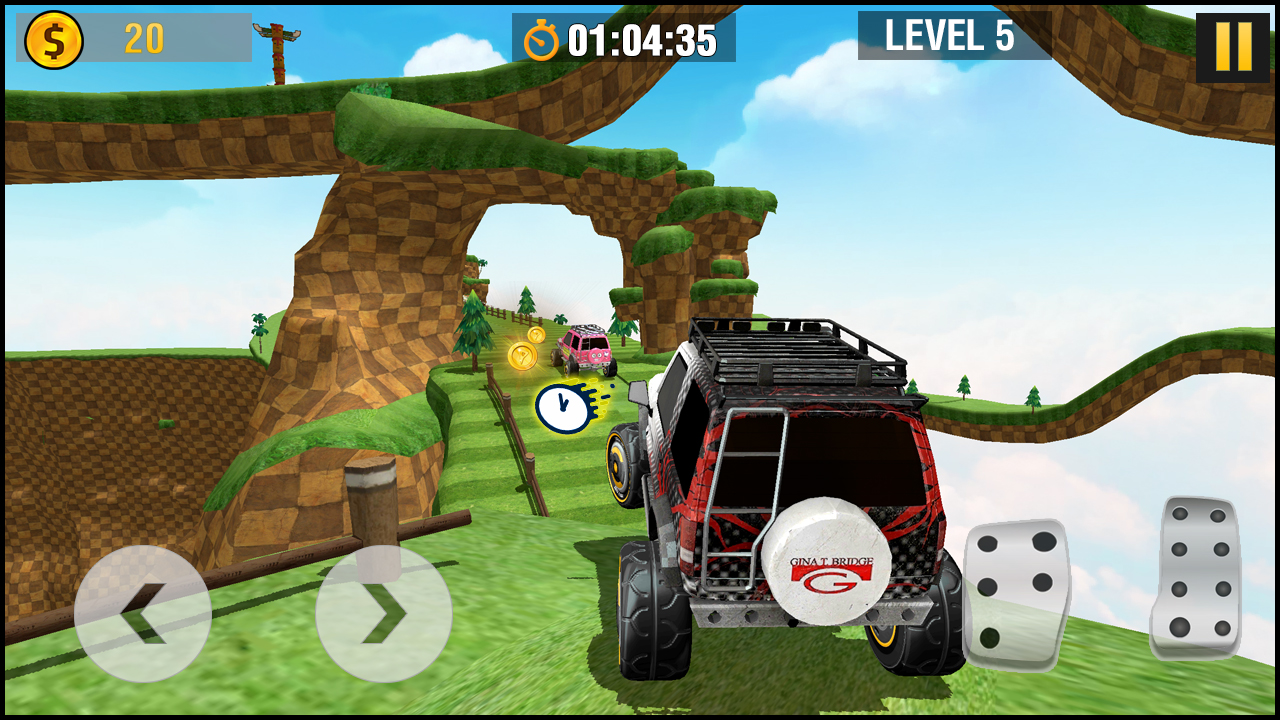Image resolution: width=1280 pixels, height=720 pixels.
Task: Tap the red timer display showing 01:04:35
Action: point(638,40)
